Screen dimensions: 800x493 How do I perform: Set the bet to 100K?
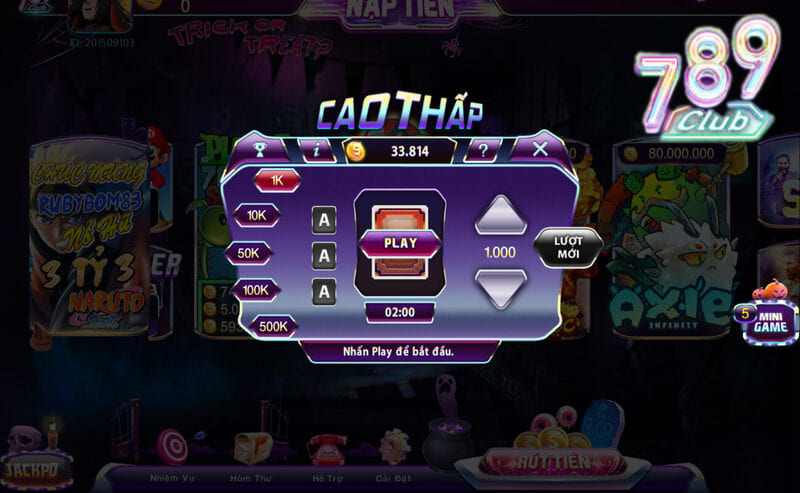256,290
